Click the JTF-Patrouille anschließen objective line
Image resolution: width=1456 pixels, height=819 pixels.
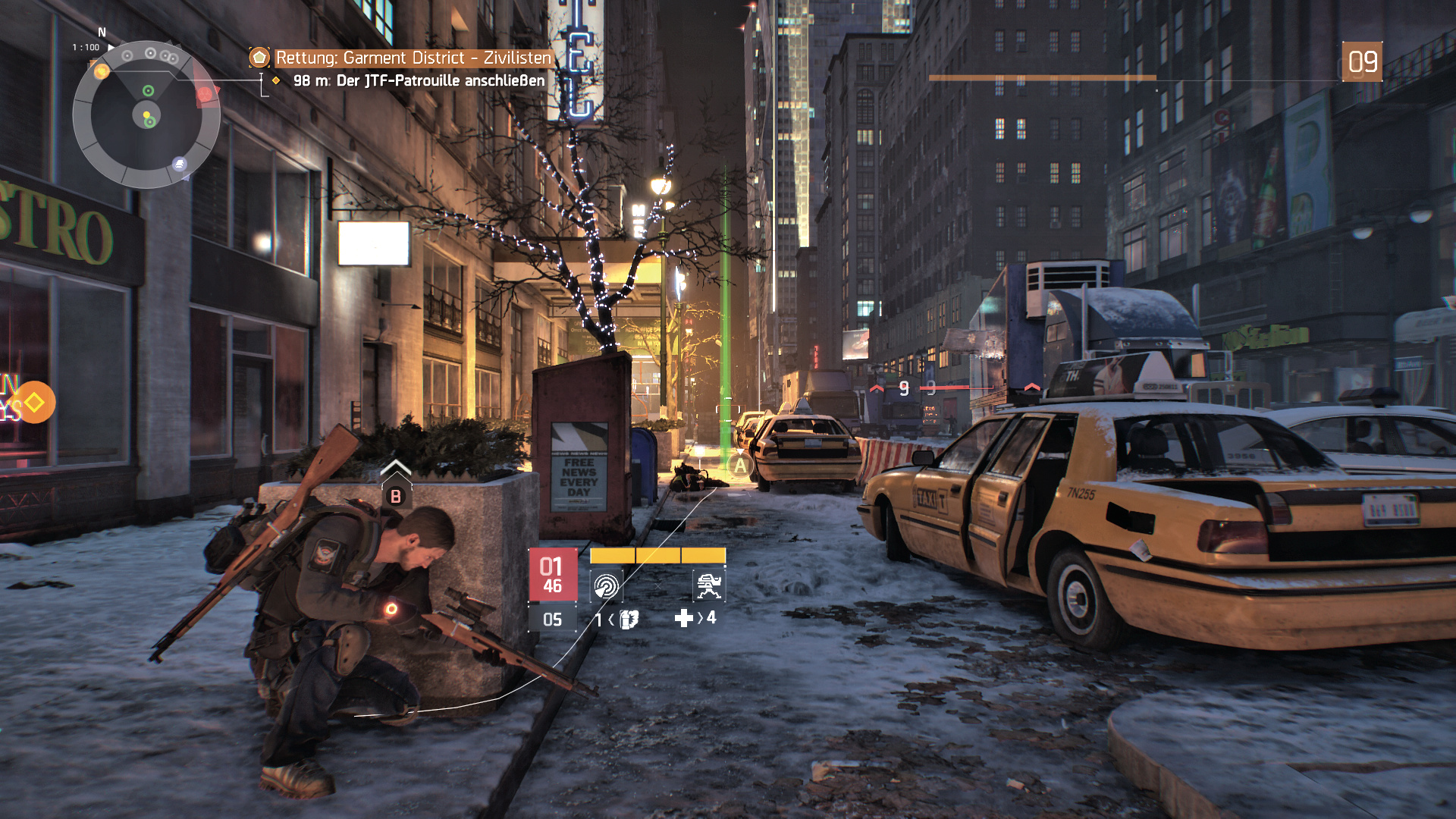point(419,80)
